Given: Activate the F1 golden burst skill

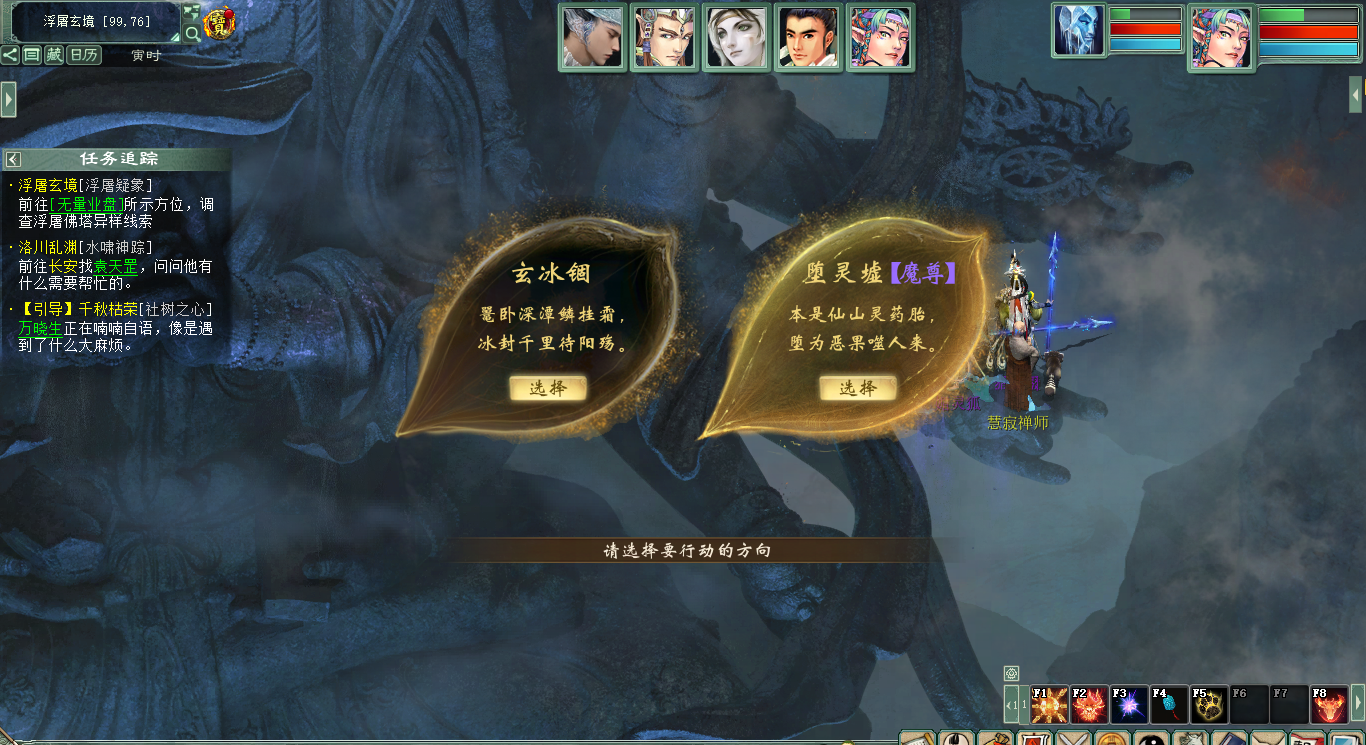Looking at the screenshot, I should point(1049,705).
